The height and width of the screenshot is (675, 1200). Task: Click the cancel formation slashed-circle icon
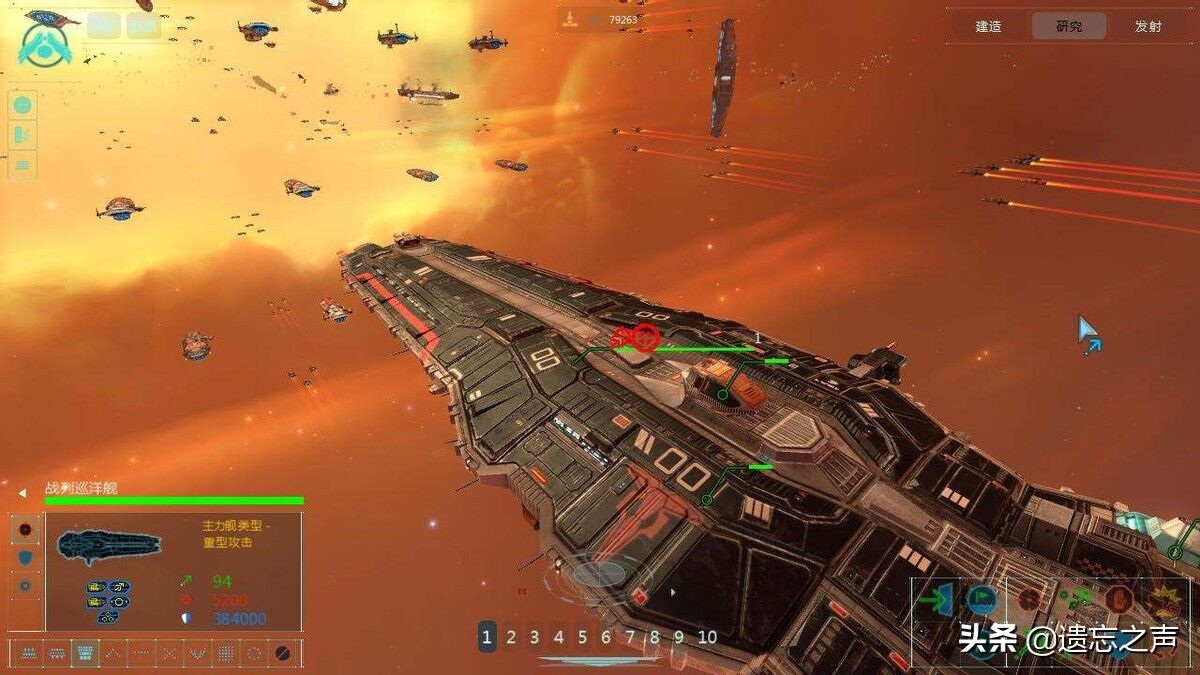283,653
